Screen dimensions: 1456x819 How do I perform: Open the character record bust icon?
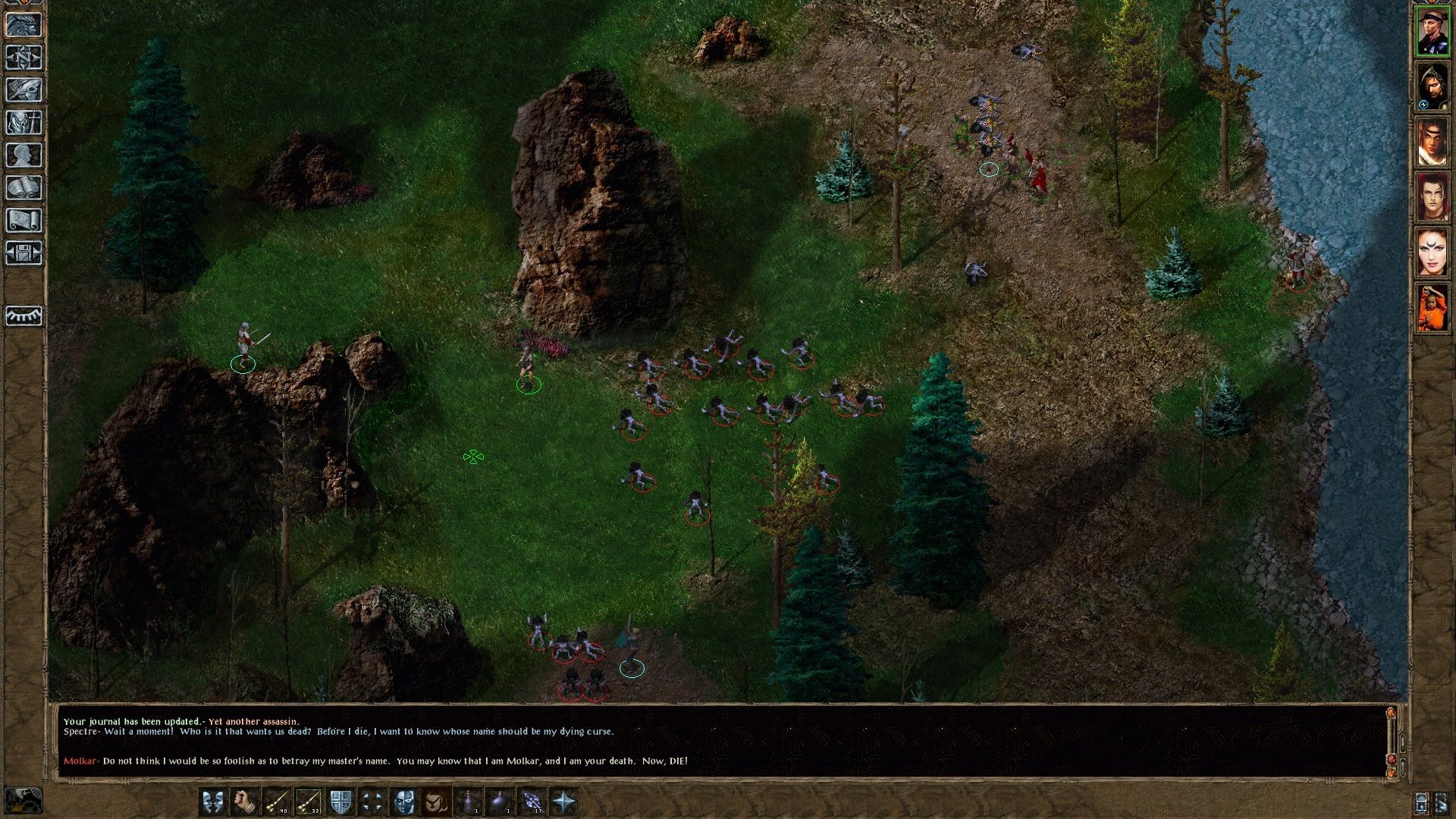point(24,155)
